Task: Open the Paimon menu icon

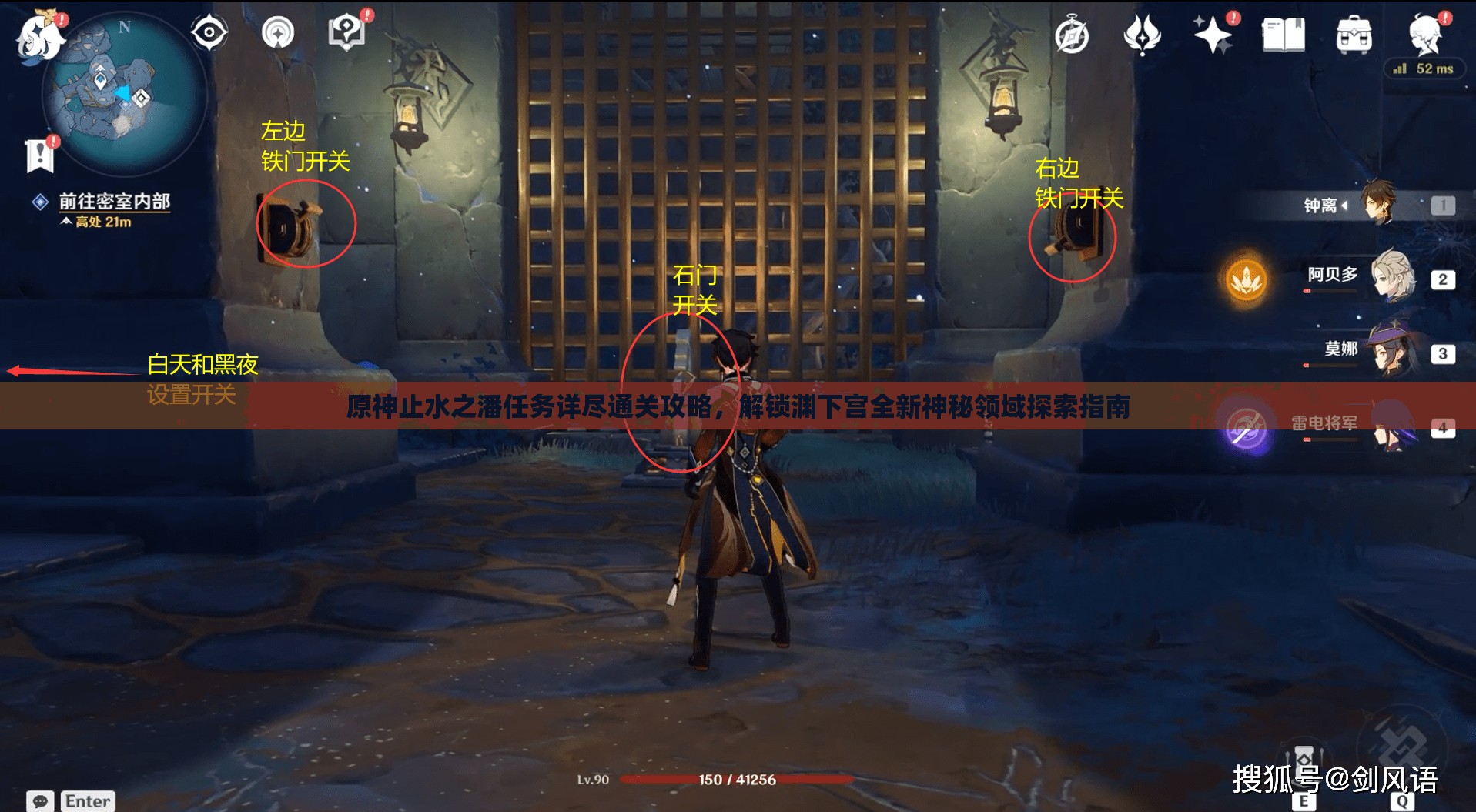Action: (x=38, y=36)
